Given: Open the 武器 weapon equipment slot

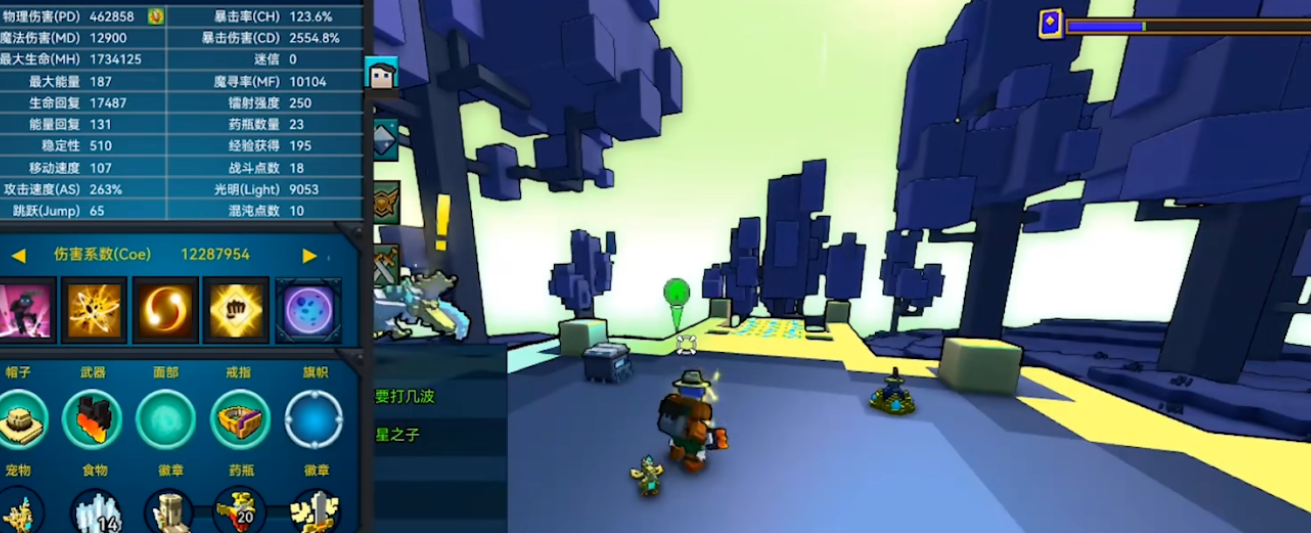Looking at the screenshot, I should click(92, 420).
